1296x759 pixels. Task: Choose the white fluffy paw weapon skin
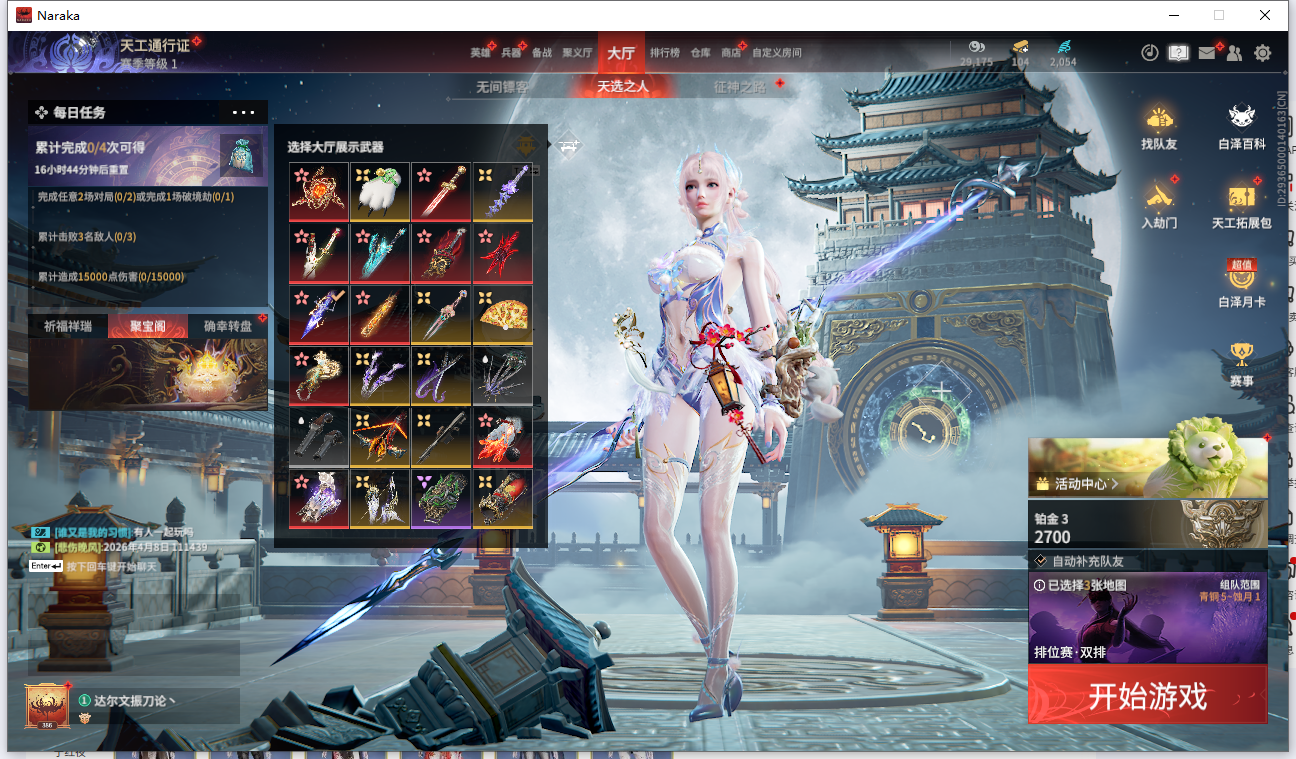click(x=380, y=191)
